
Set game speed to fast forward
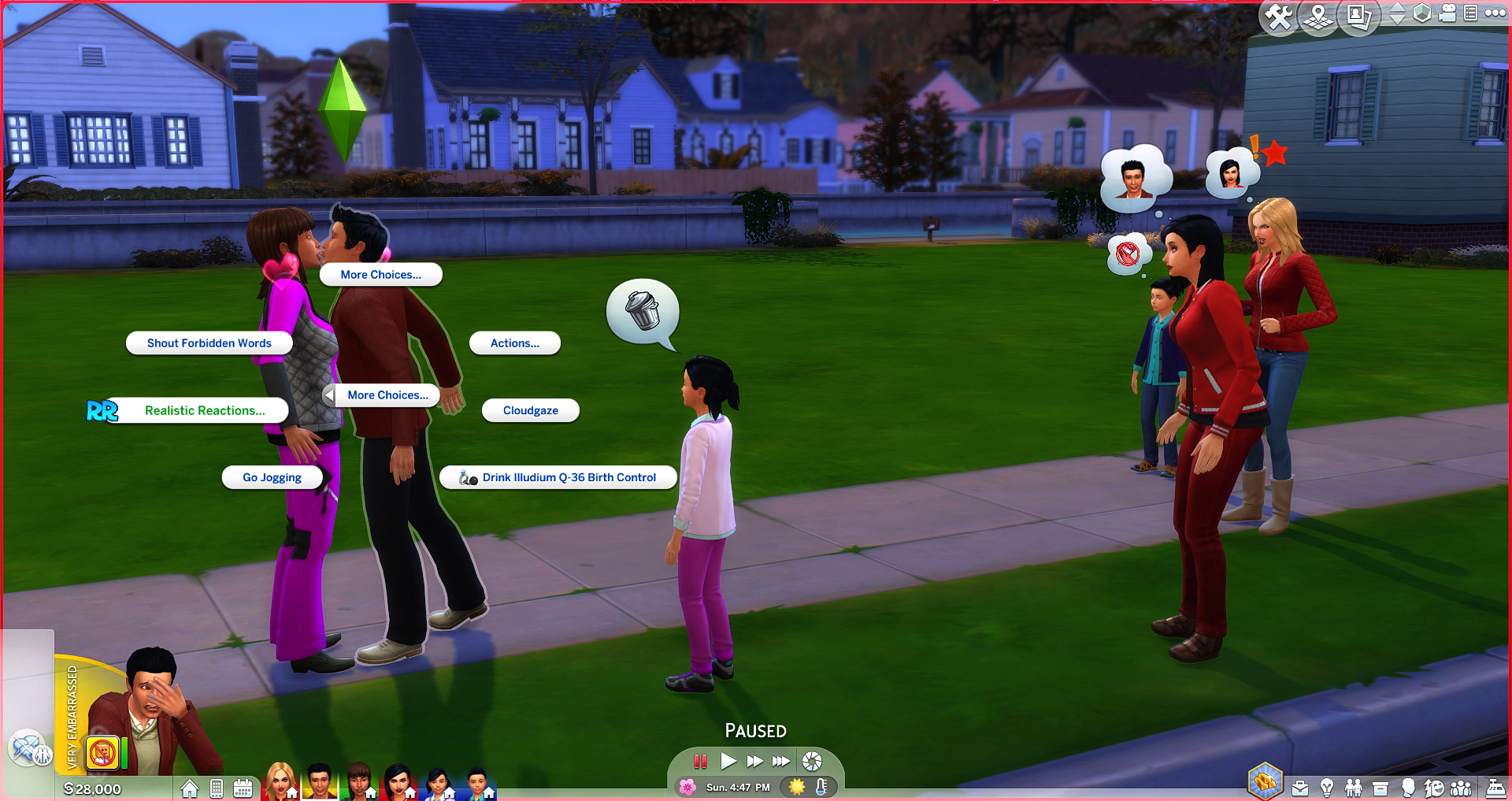pyautogui.click(x=754, y=761)
